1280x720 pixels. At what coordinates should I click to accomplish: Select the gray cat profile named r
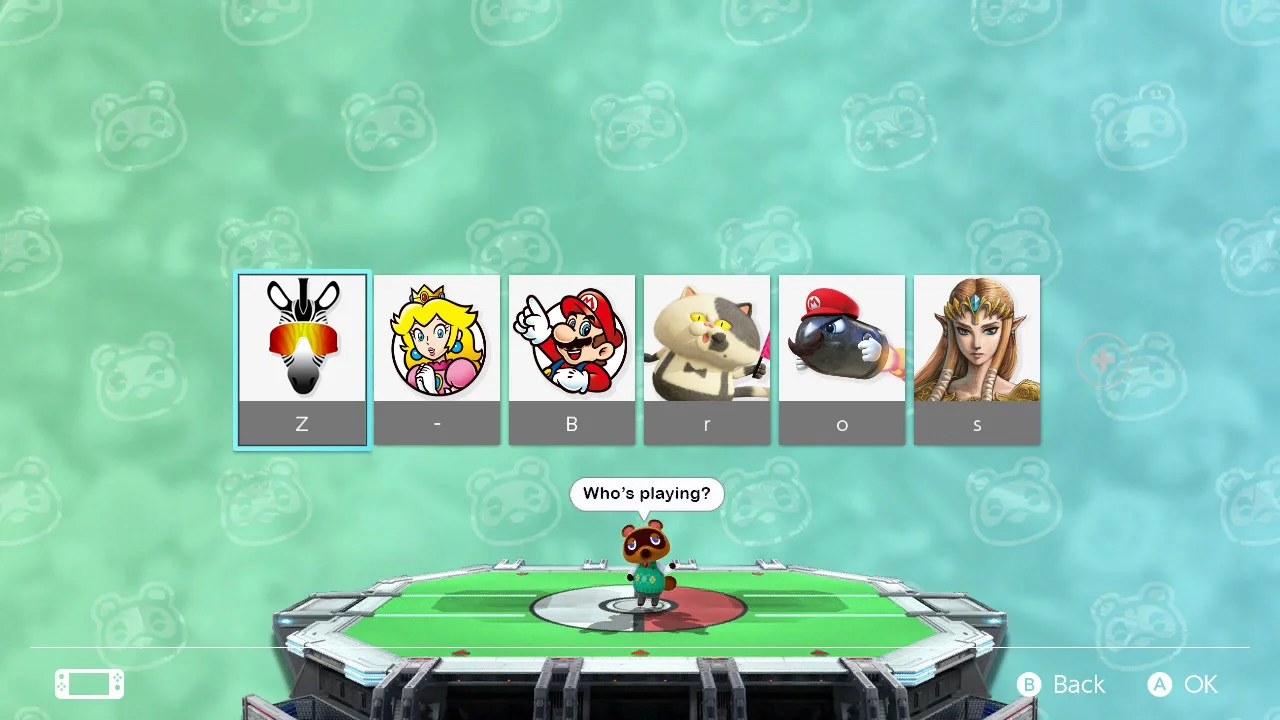coord(707,359)
